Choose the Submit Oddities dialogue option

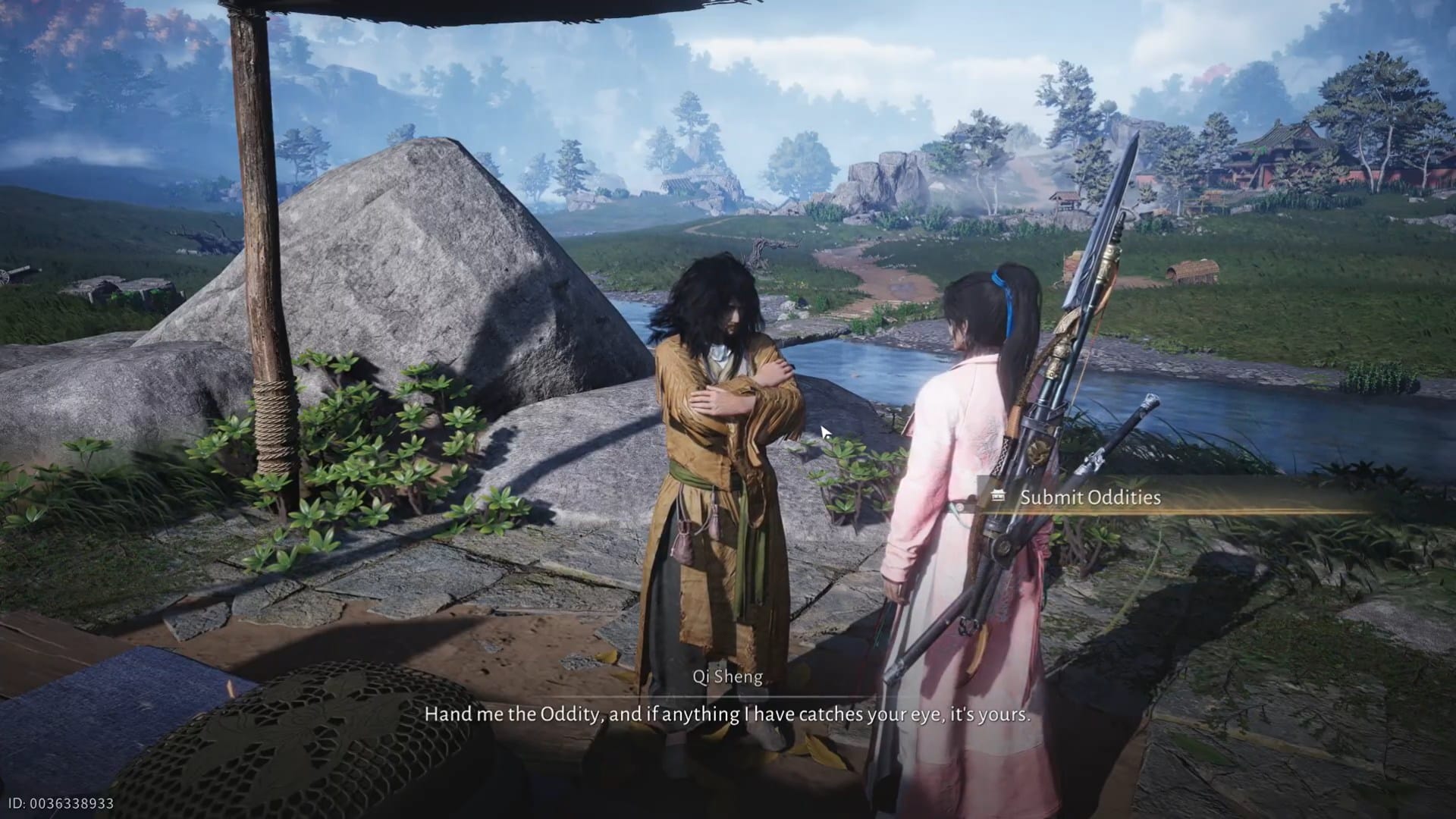pyautogui.click(x=1090, y=497)
